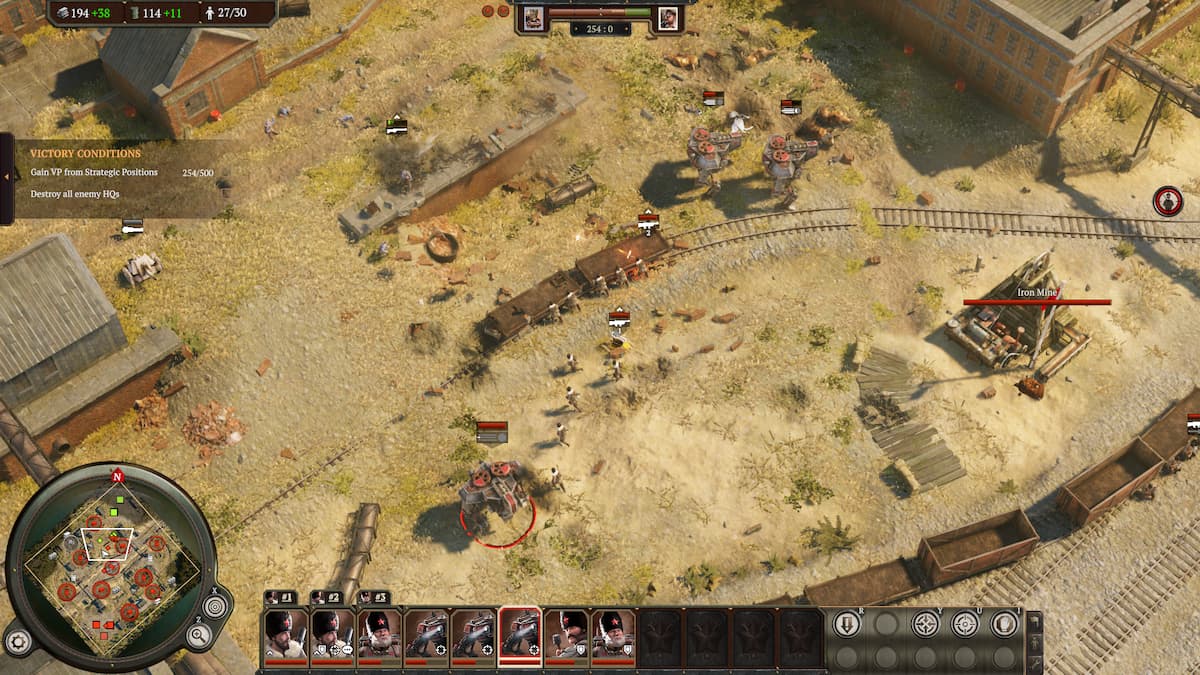The height and width of the screenshot is (675, 1200).
Task: Collapse the Victory Conditions panel arrow
Action: (6, 177)
